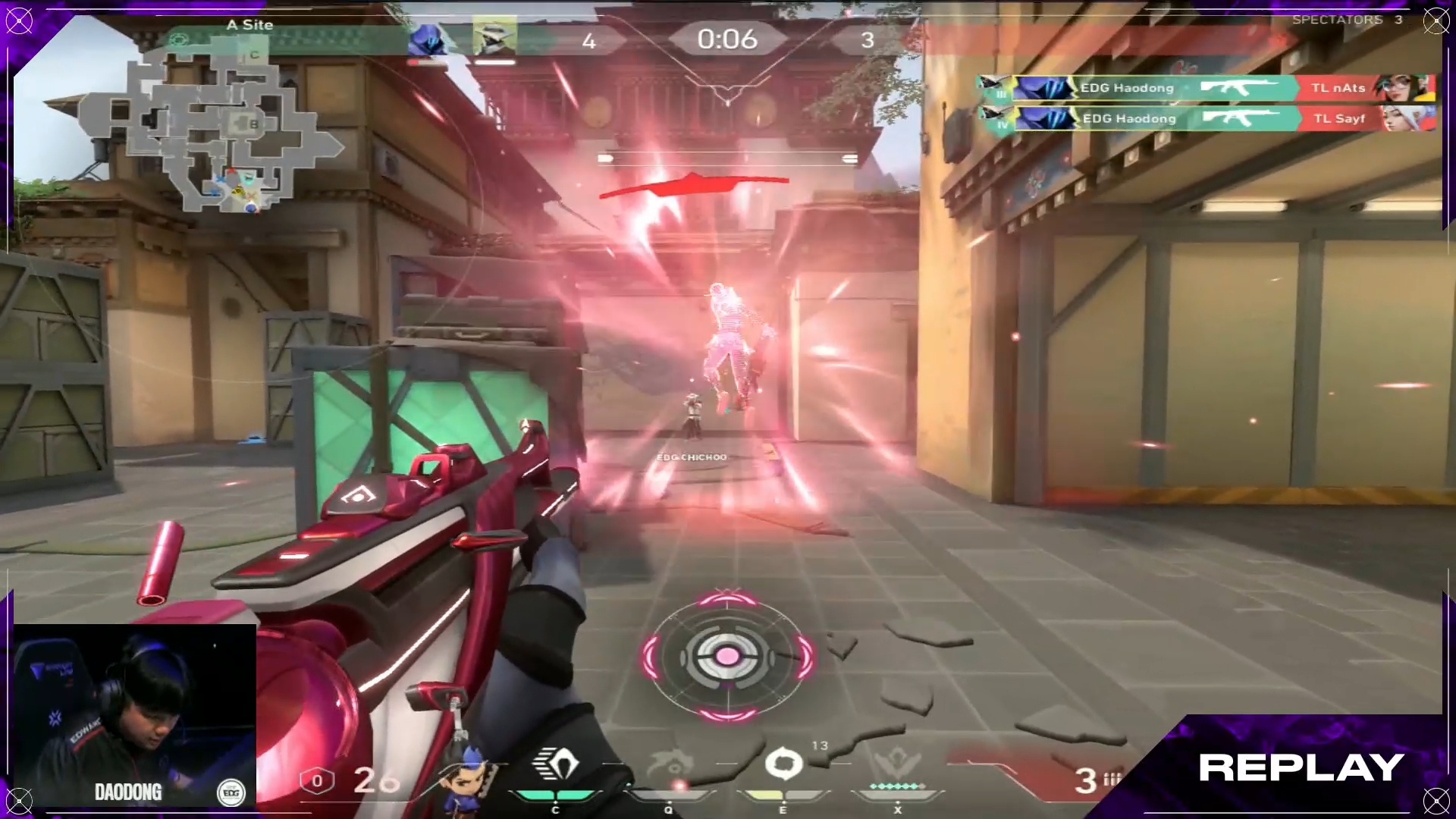
Task: Activate the Blindside ability on Q
Action: click(x=669, y=766)
